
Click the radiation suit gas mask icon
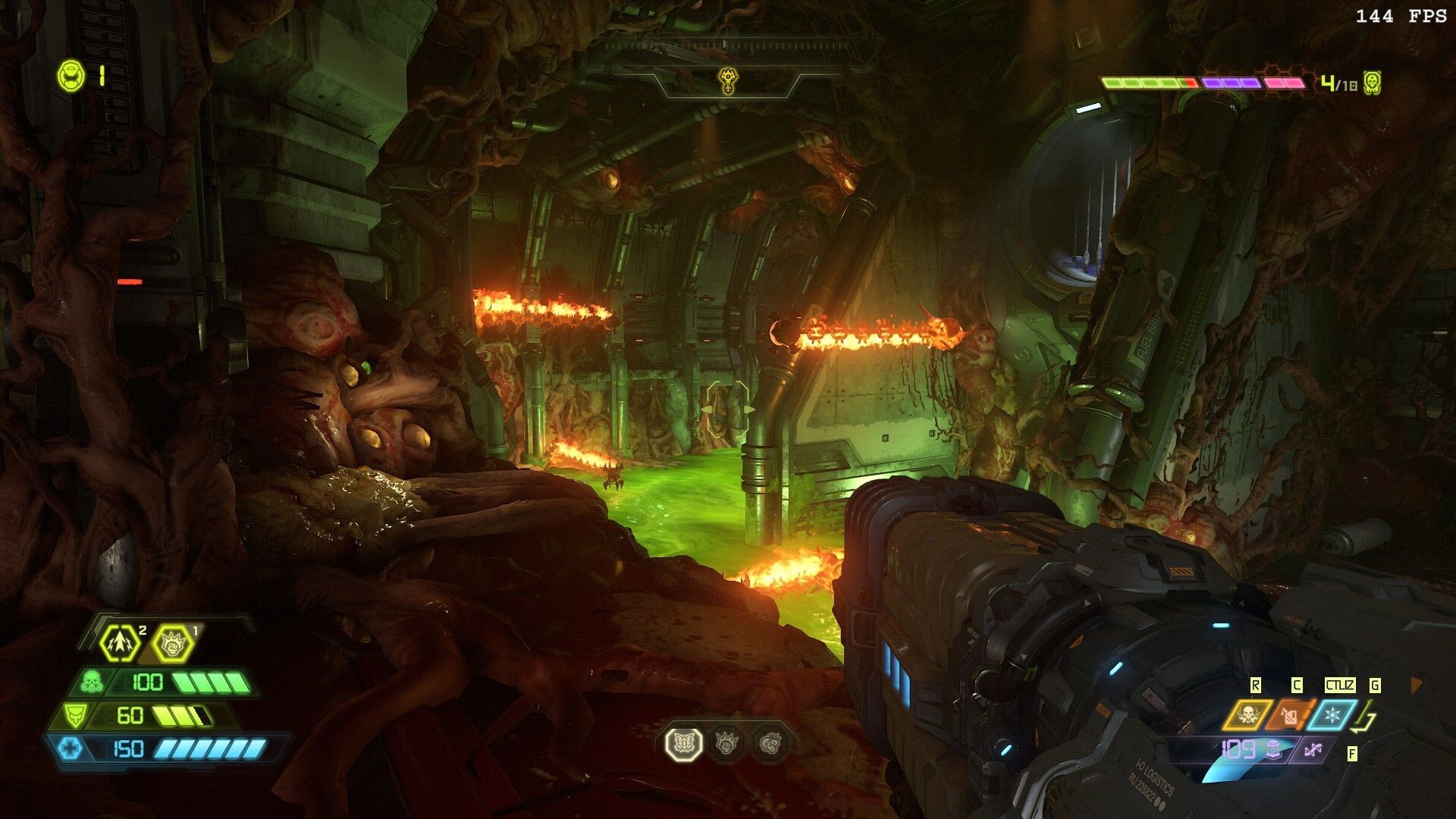[x=93, y=681]
